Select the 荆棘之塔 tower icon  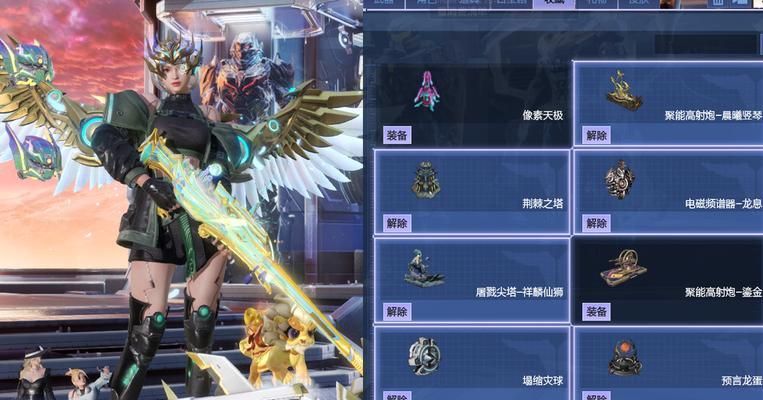pyautogui.click(x=426, y=180)
